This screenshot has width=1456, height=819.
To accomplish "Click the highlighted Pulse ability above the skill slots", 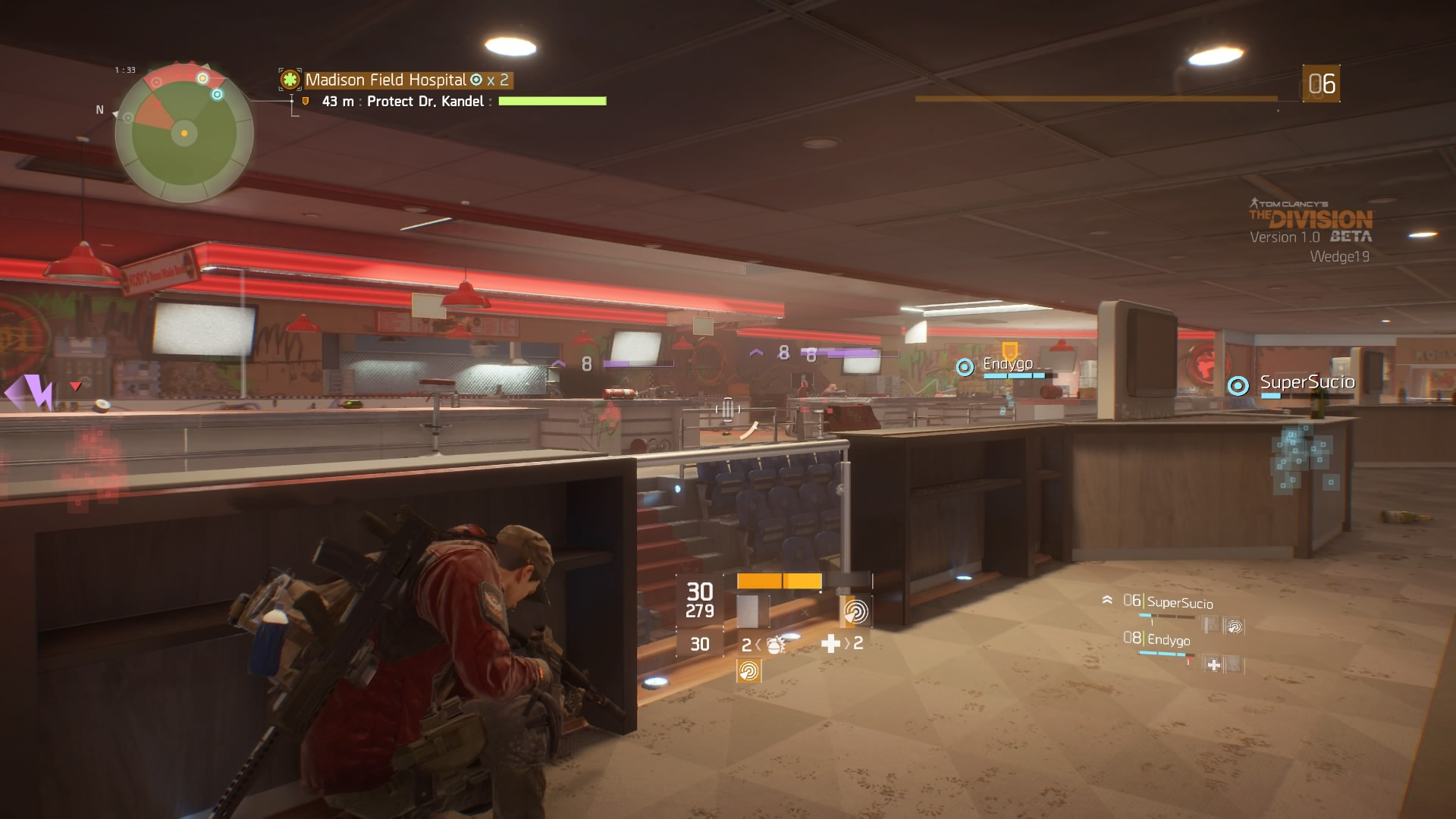I will pos(855,612).
